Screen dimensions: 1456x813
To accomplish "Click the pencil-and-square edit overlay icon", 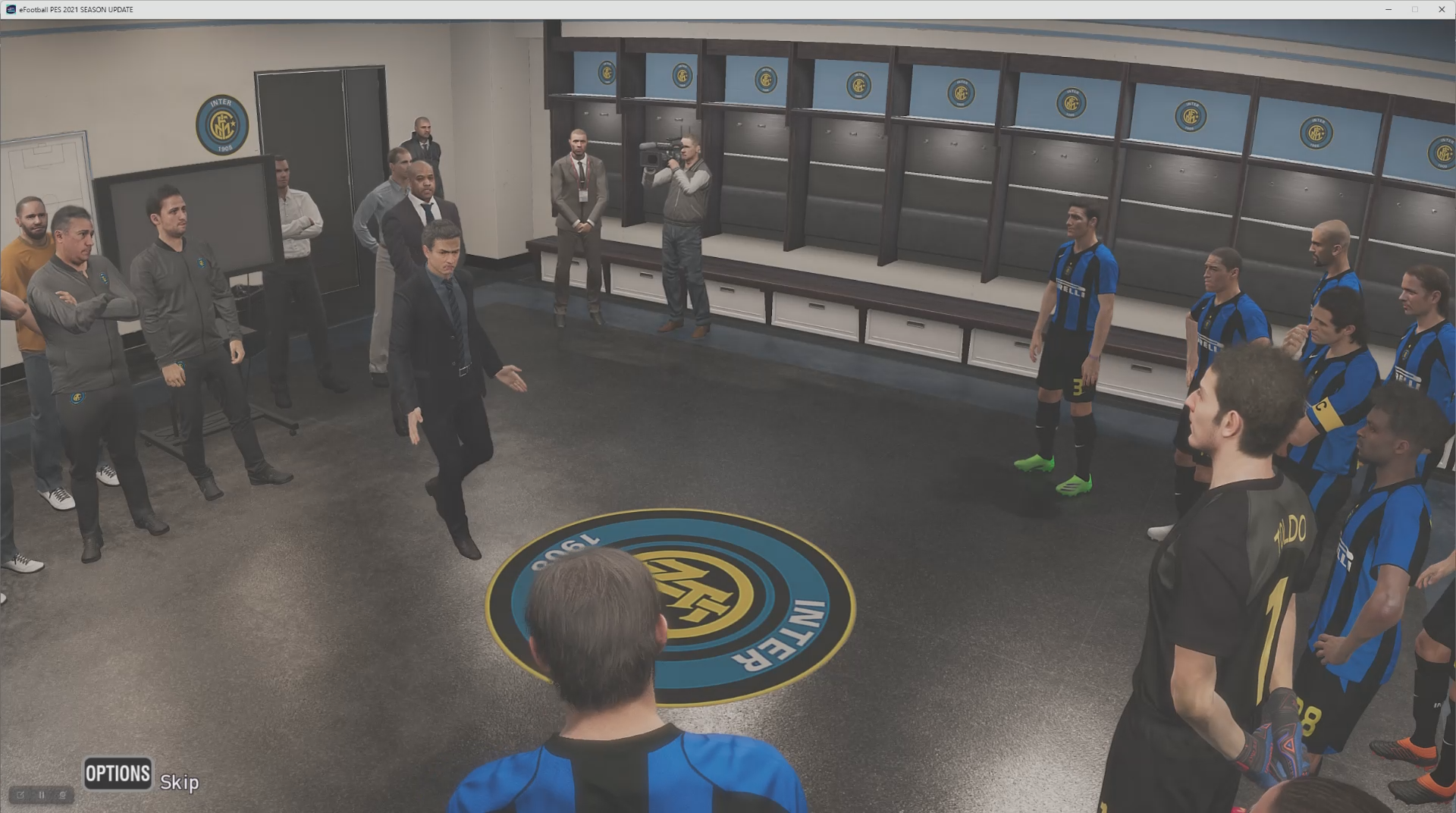I will tap(20, 795).
